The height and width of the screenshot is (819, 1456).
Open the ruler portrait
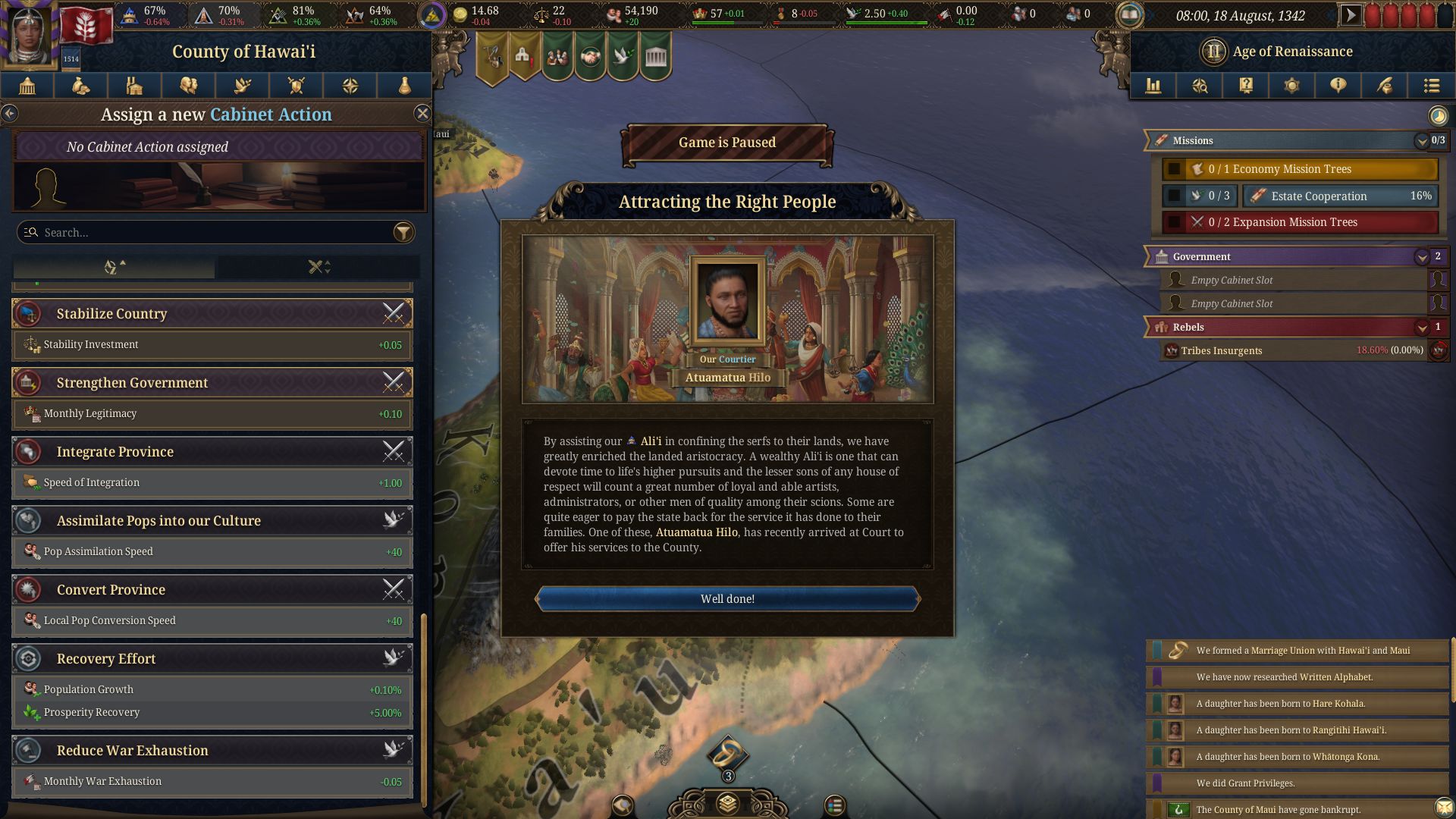(x=30, y=34)
